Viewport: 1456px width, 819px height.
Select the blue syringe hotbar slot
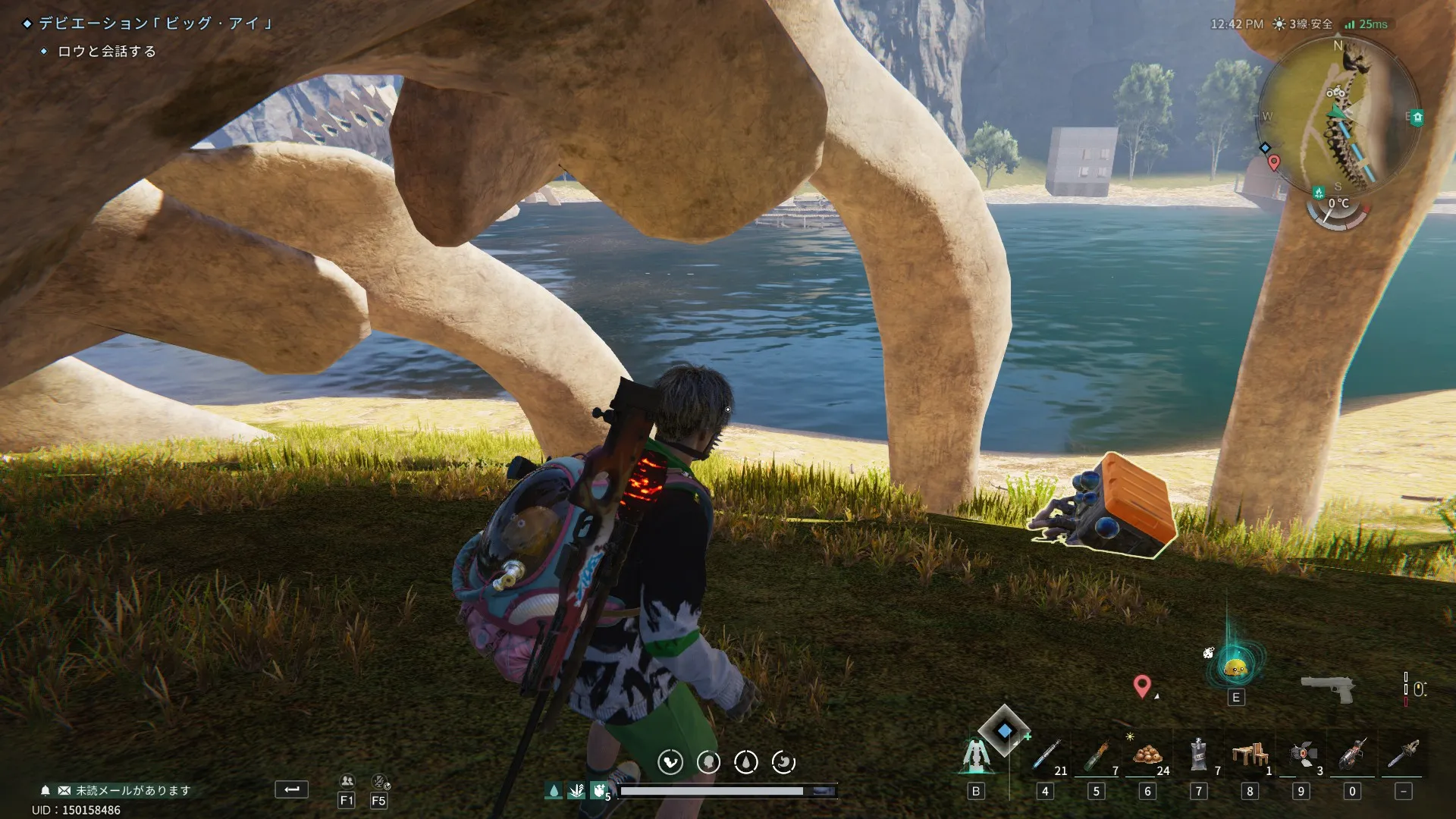[x=1046, y=756]
